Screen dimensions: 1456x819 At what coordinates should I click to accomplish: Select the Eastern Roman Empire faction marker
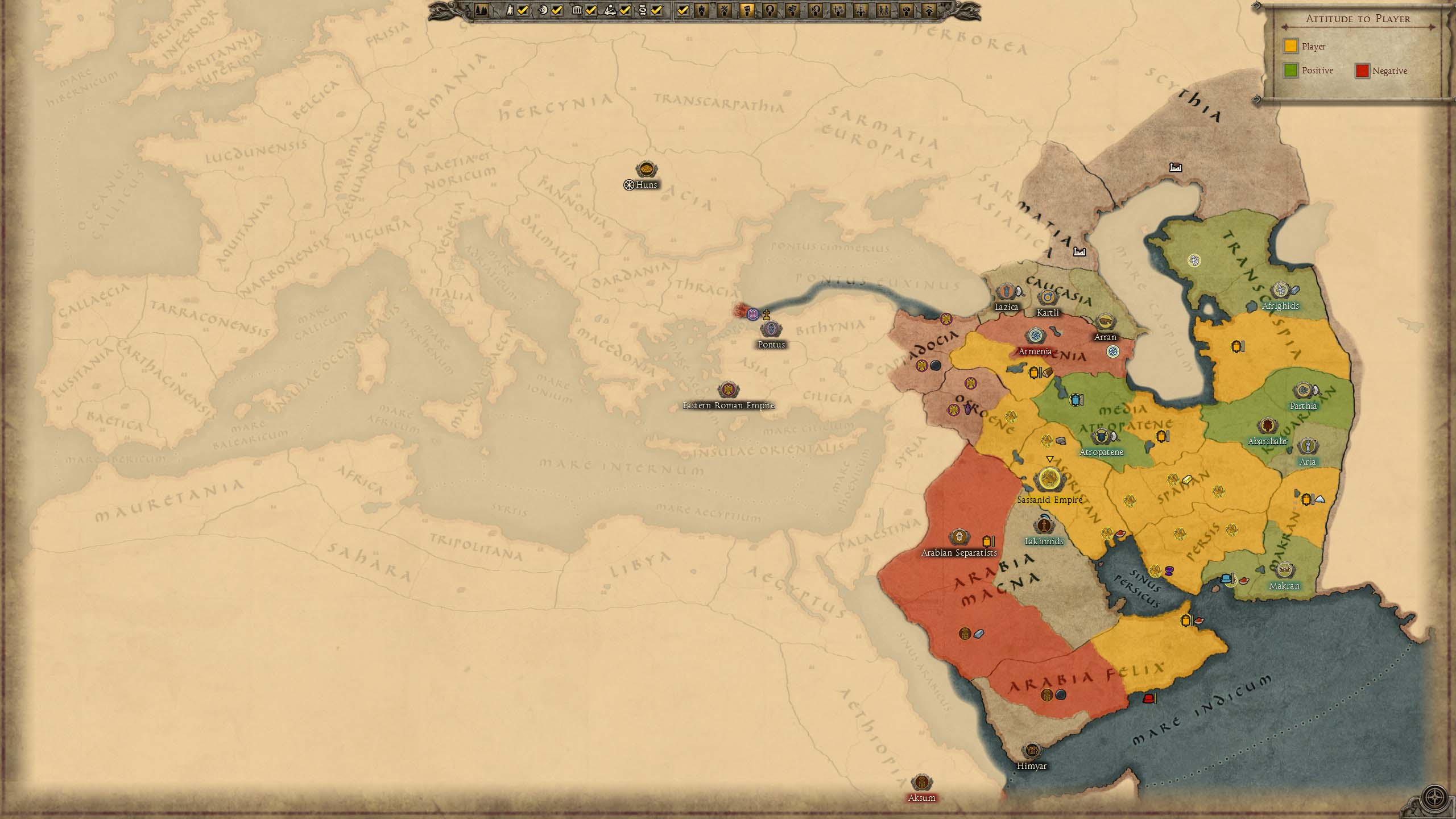[x=728, y=390]
